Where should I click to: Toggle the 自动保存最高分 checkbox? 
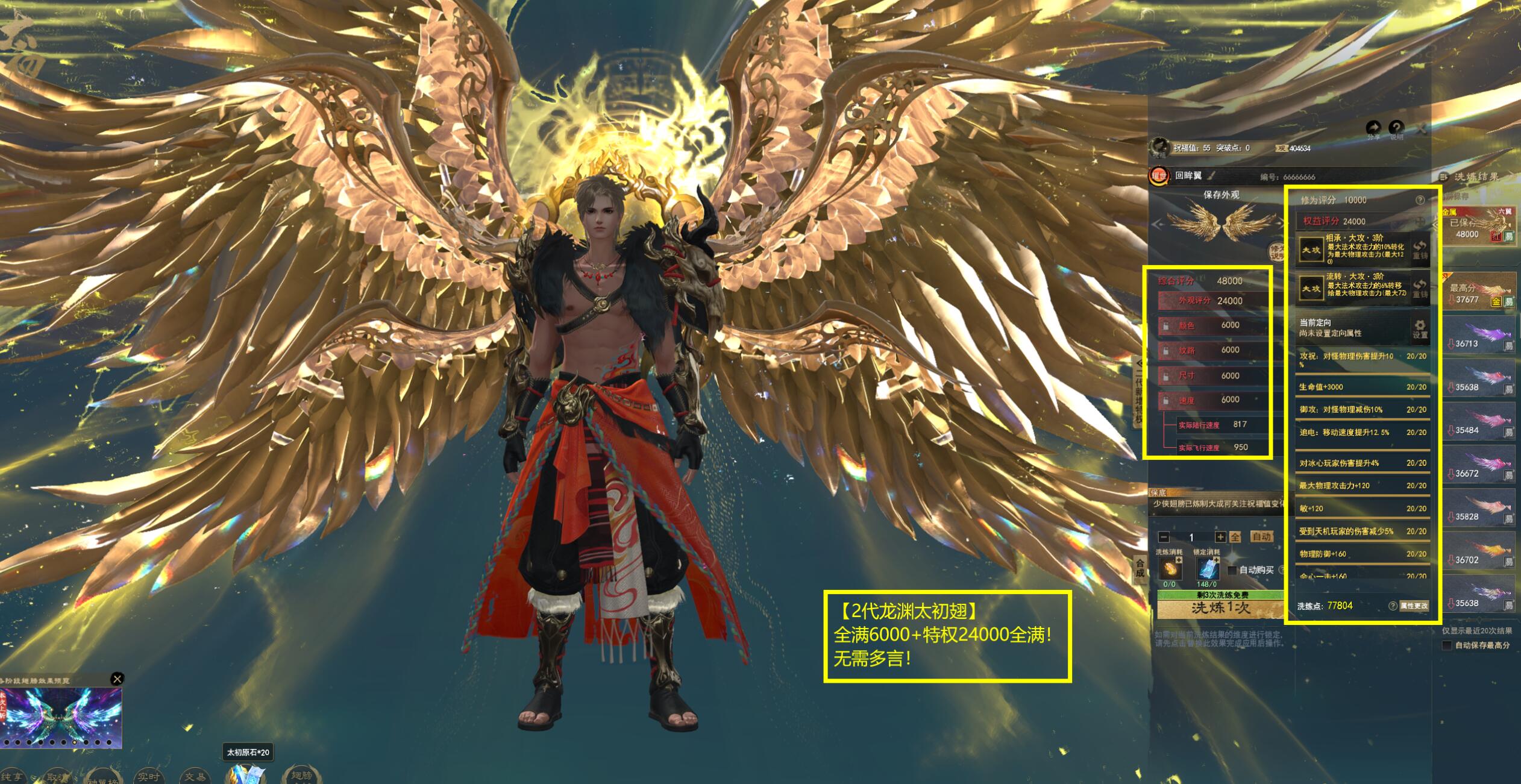(x=1447, y=645)
